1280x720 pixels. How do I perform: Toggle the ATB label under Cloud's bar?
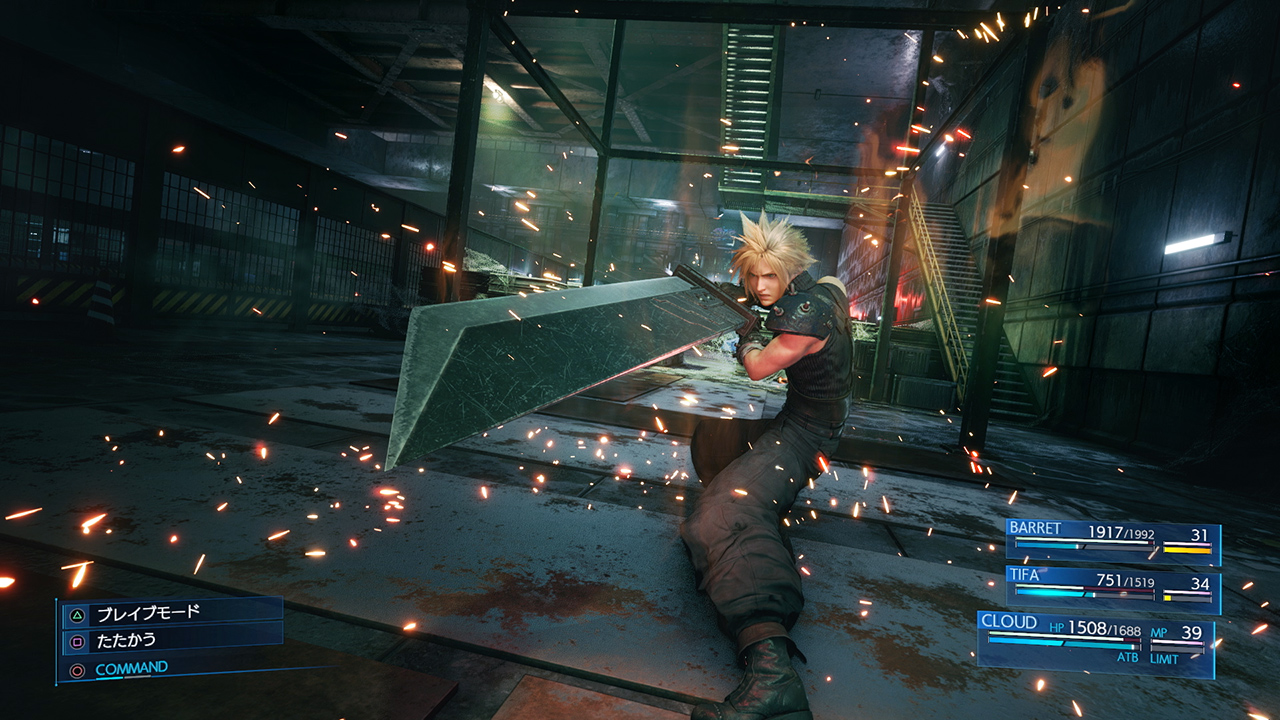(1128, 657)
